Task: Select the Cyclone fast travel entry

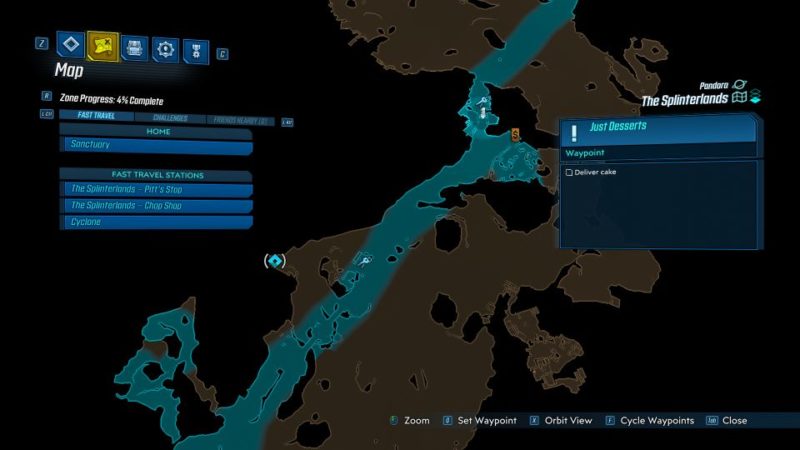Action: pyautogui.click(x=156, y=221)
